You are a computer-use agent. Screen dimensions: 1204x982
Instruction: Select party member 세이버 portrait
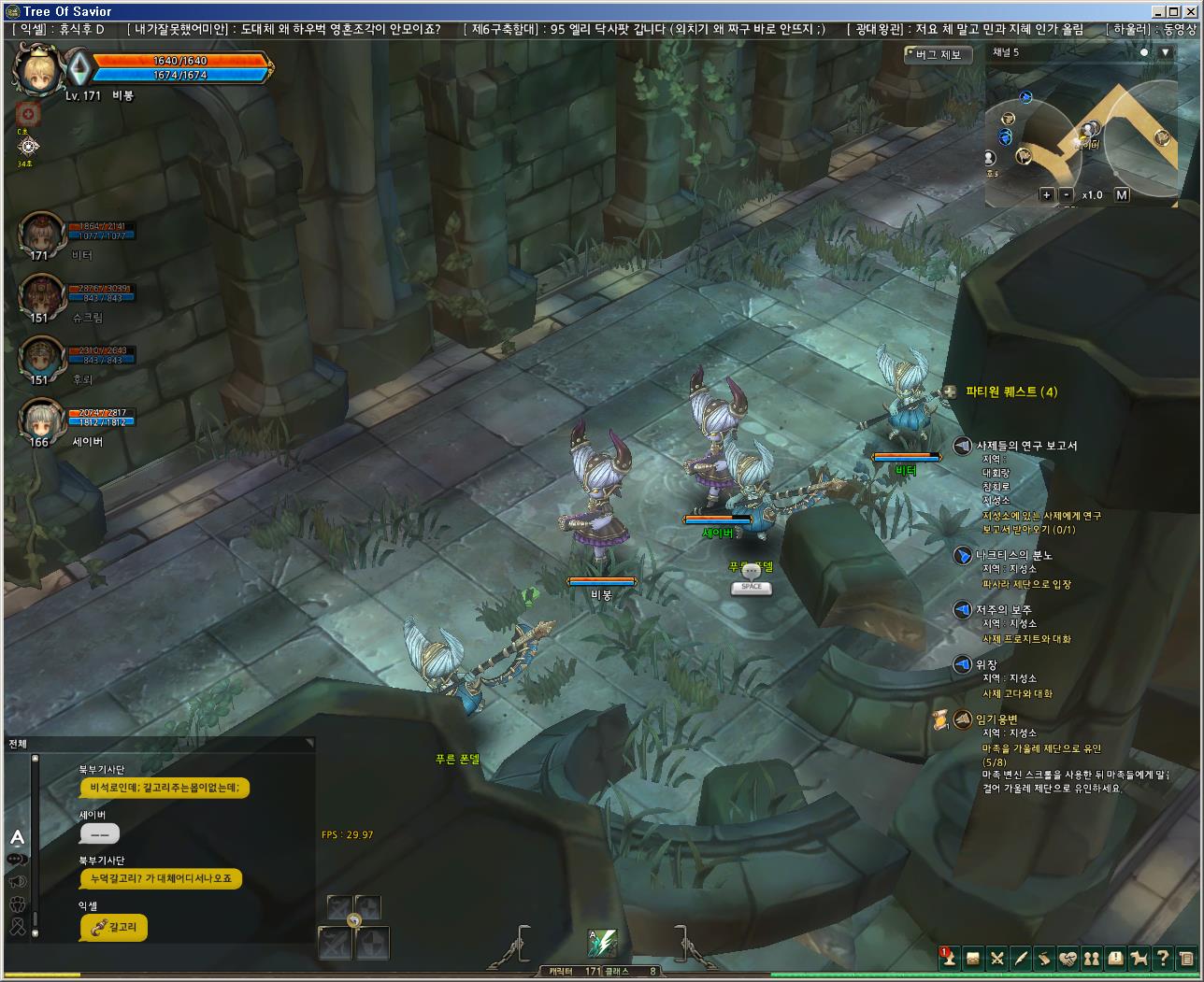tap(41, 421)
